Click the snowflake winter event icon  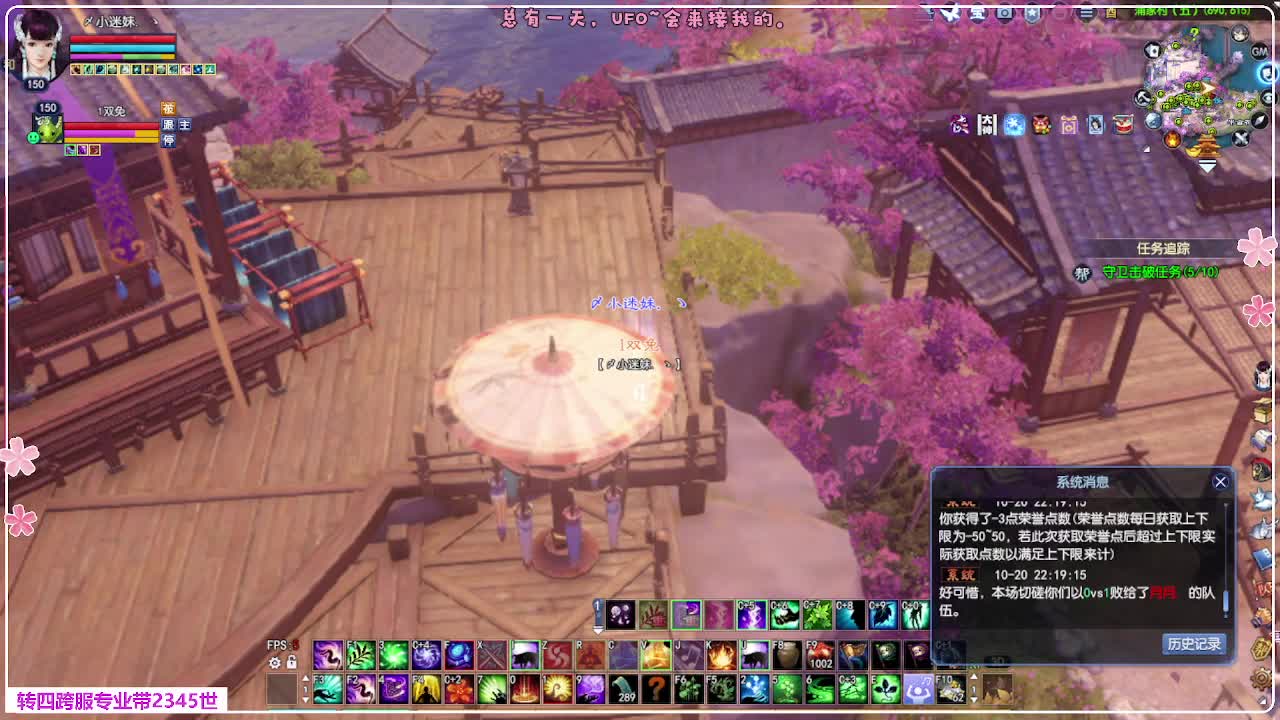(x=1013, y=124)
